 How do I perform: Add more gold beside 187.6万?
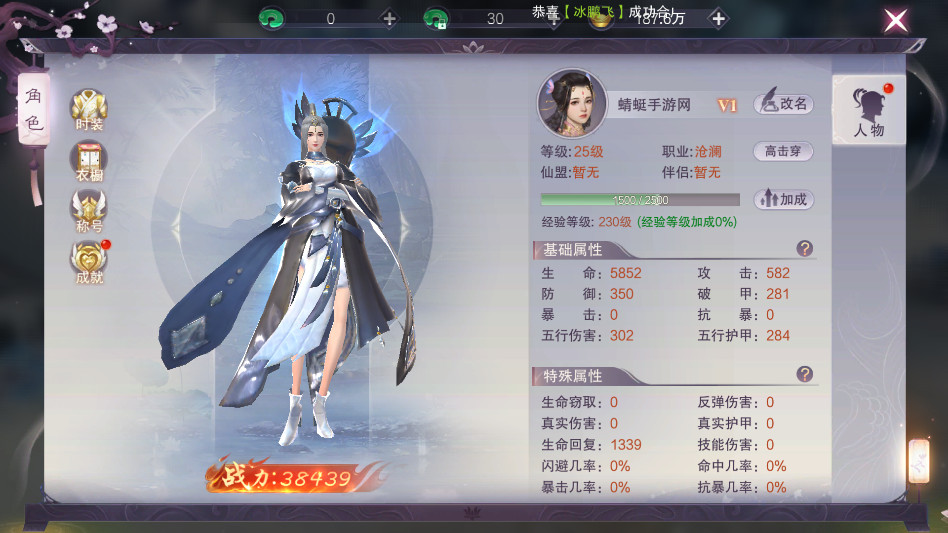(717, 19)
